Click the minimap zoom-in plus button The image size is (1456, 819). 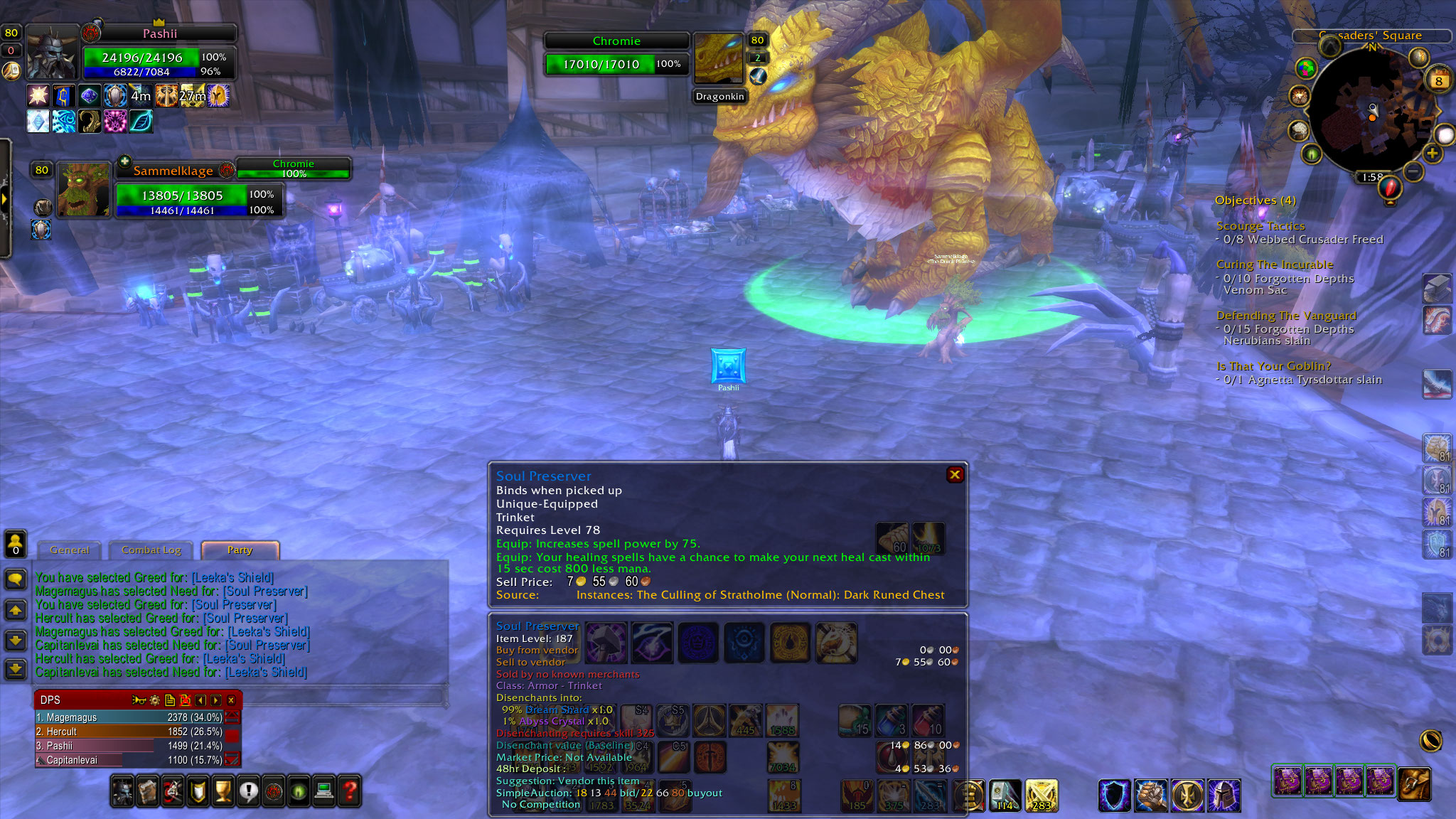(1432, 154)
